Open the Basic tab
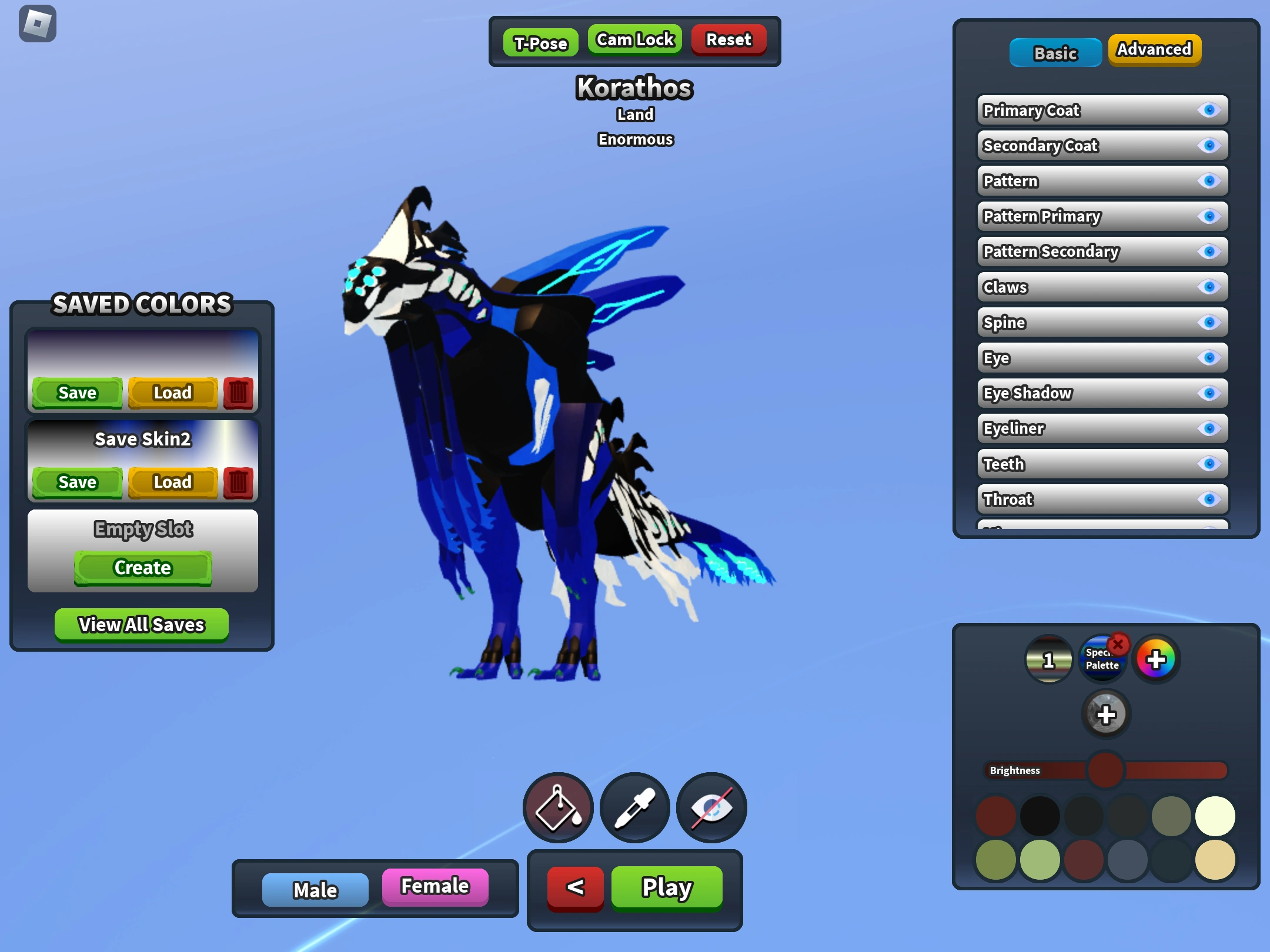Image resolution: width=1270 pixels, height=952 pixels. pyautogui.click(x=1055, y=52)
